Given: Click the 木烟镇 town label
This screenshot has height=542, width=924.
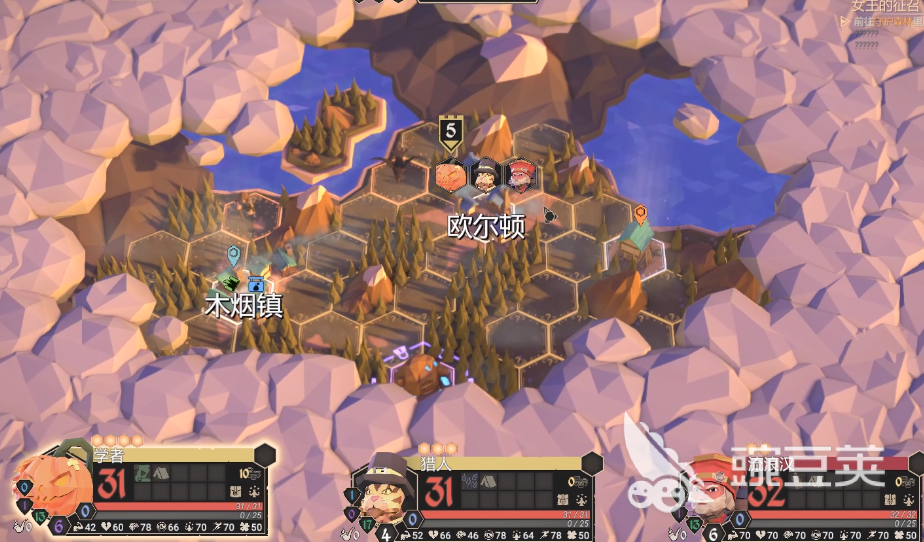Looking at the screenshot, I should coord(244,305).
